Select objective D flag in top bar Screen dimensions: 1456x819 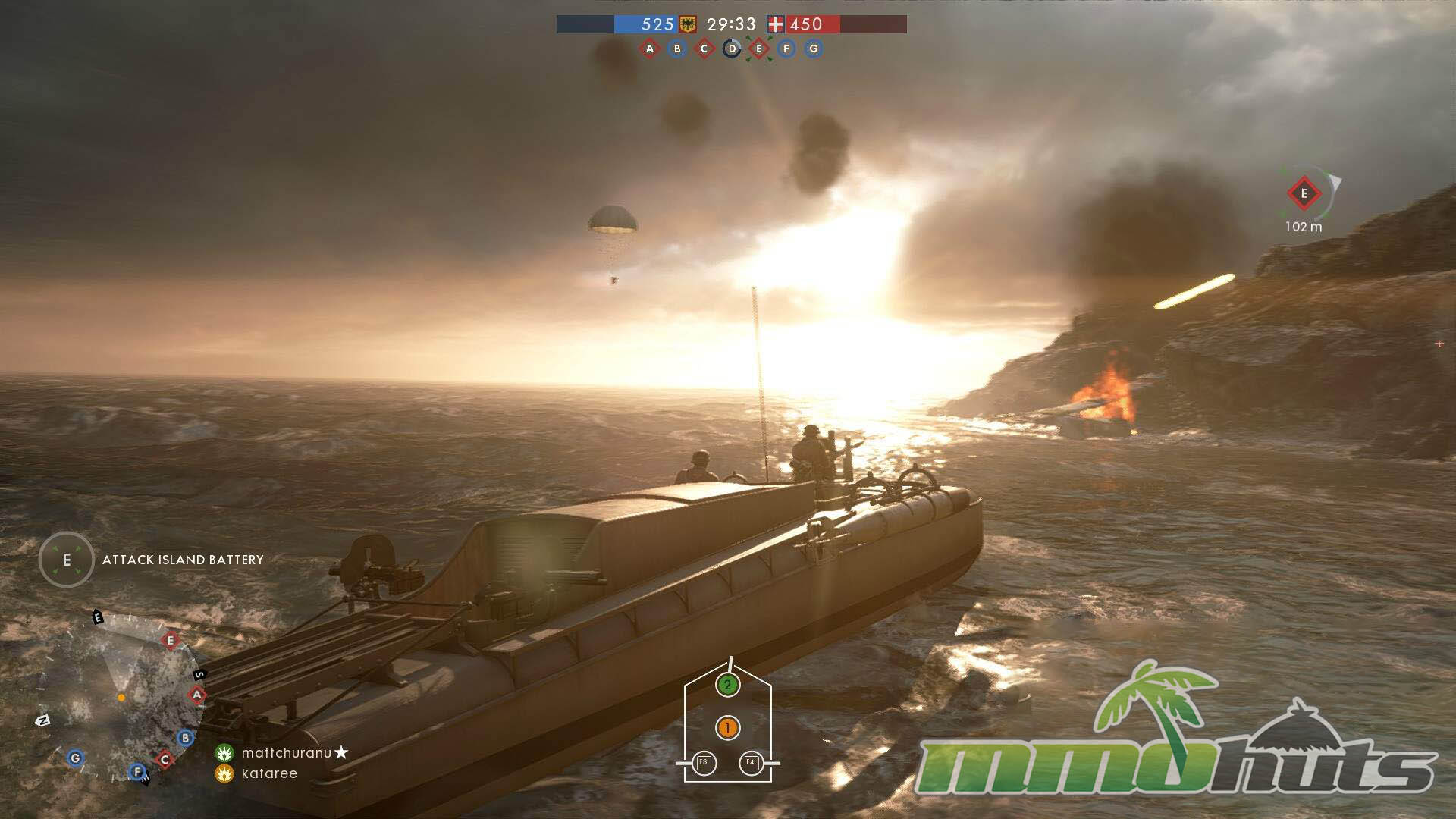732,49
